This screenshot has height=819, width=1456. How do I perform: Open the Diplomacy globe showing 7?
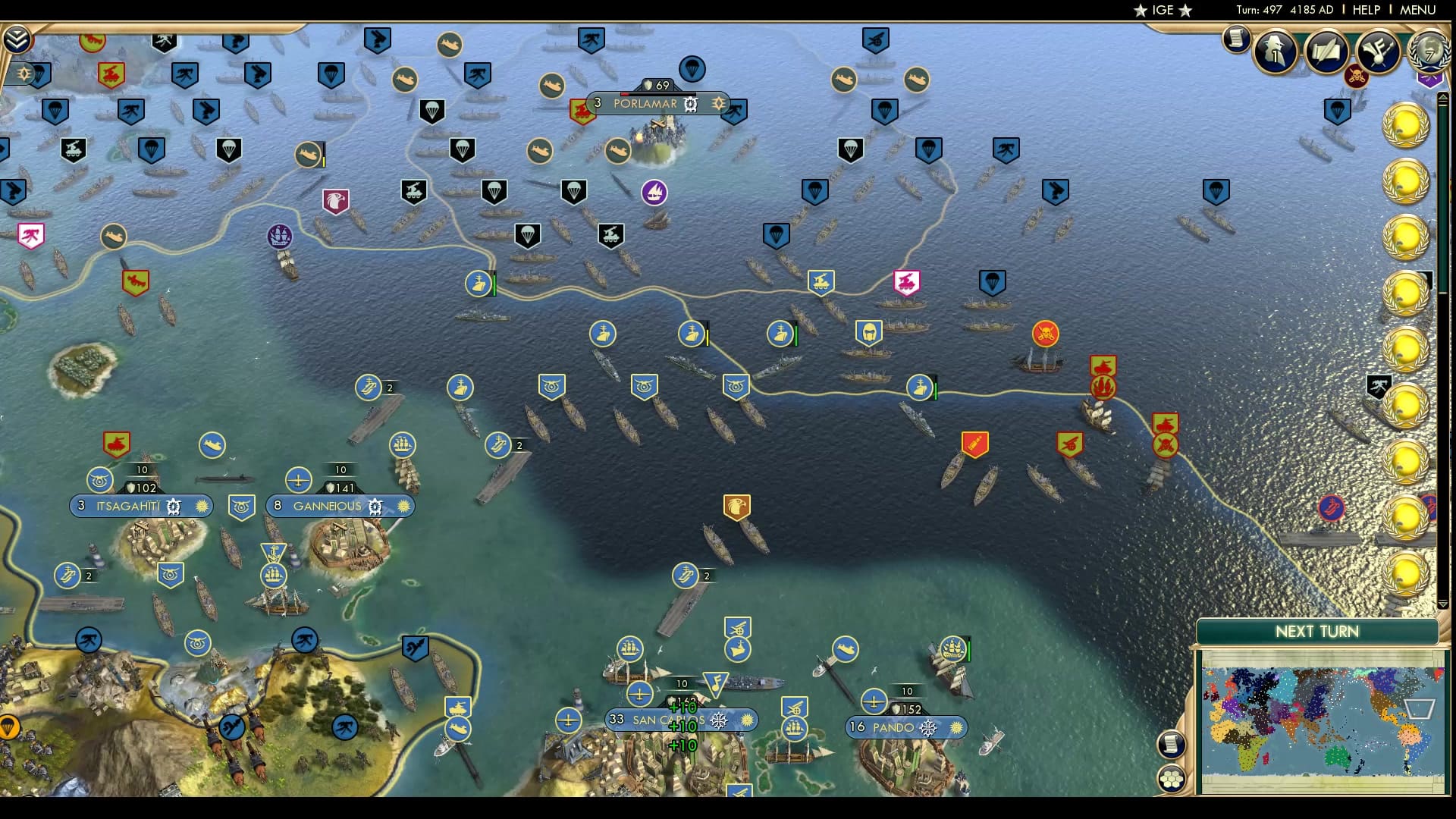[x=1429, y=53]
